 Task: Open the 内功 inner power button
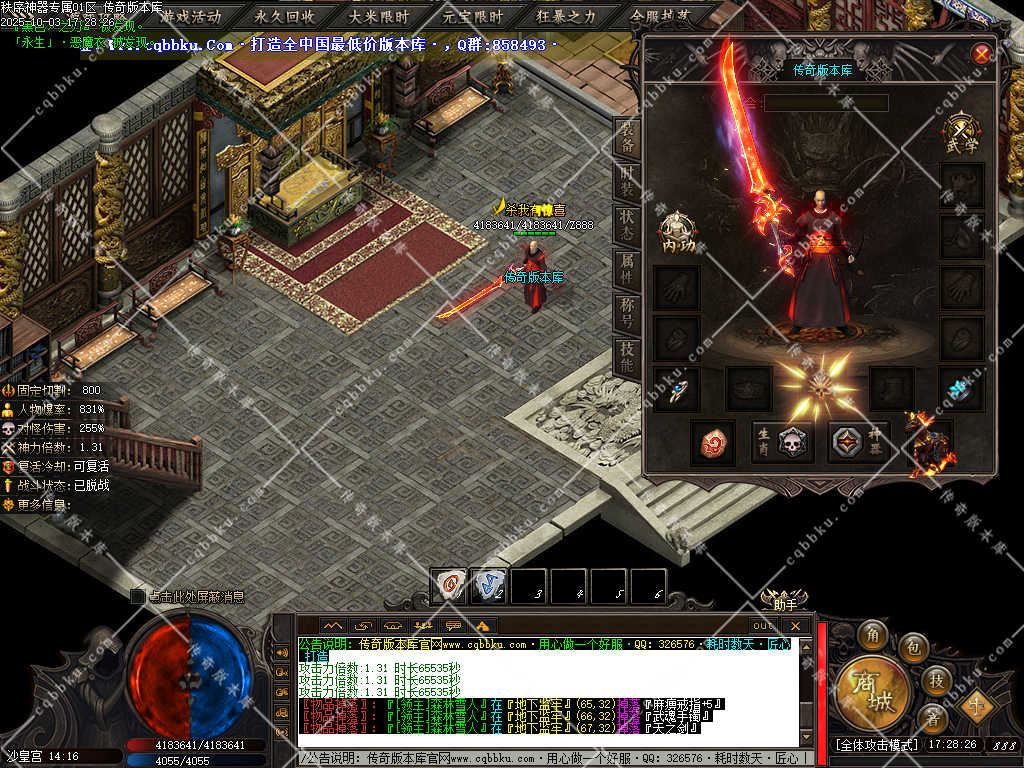pos(677,233)
